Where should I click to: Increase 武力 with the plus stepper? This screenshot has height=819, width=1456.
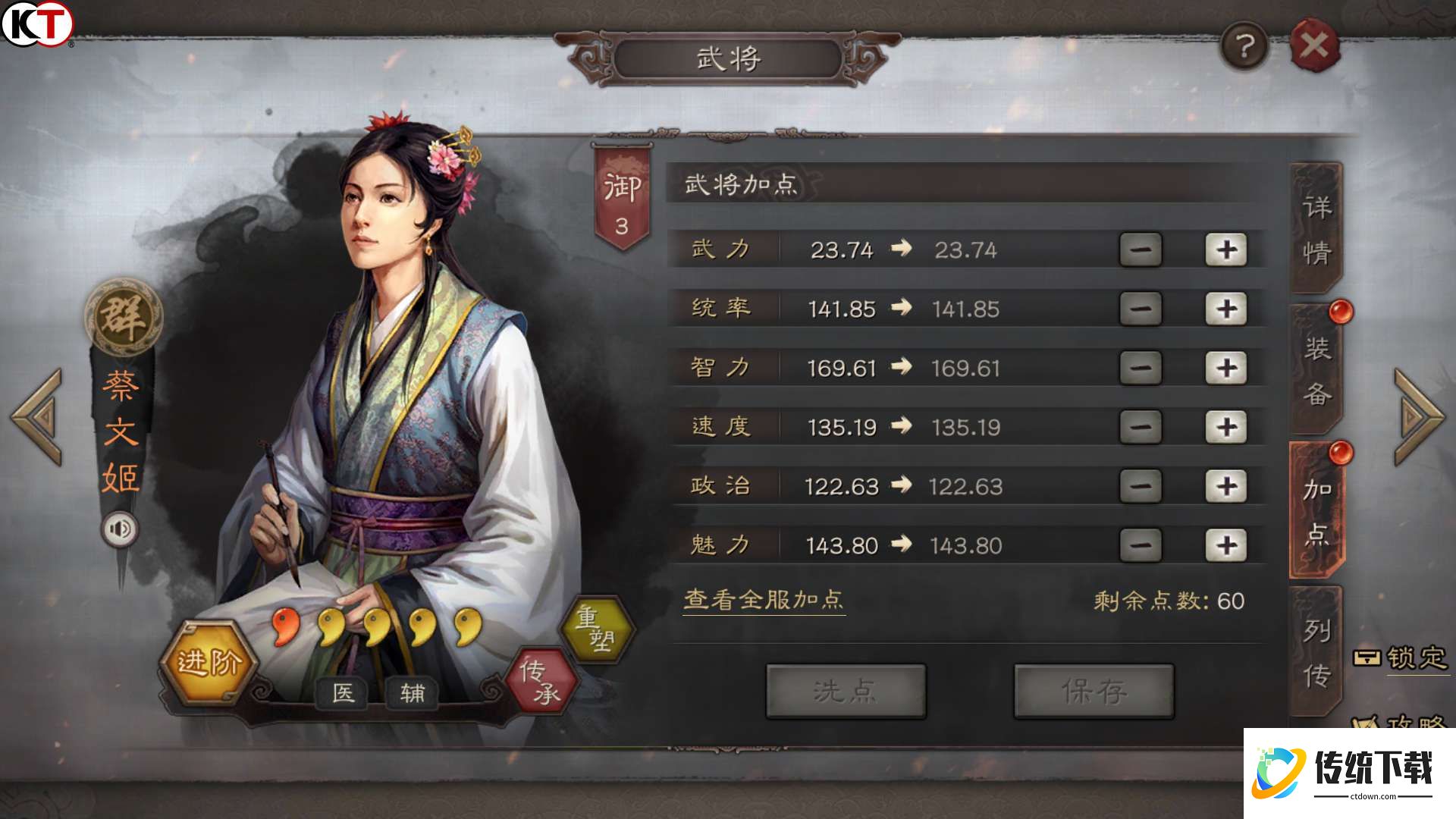pyautogui.click(x=1226, y=250)
